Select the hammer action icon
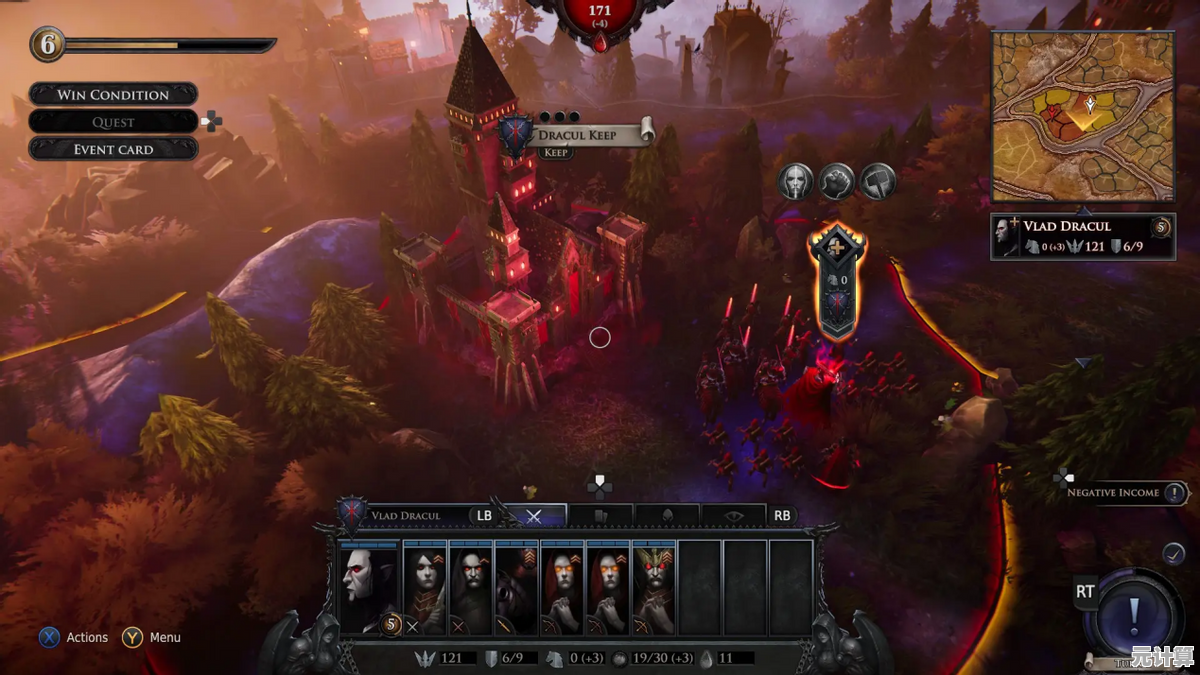This screenshot has height=675, width=1200. tap(877, 181)
